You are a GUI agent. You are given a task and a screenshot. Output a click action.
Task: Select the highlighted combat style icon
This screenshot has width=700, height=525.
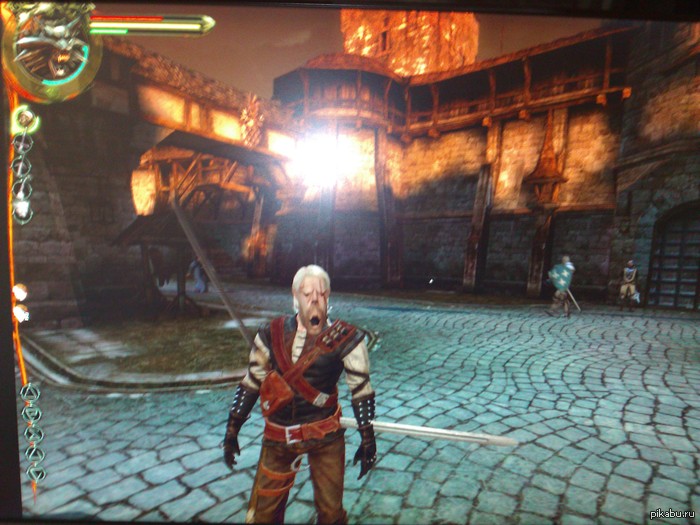click(23, 119)
